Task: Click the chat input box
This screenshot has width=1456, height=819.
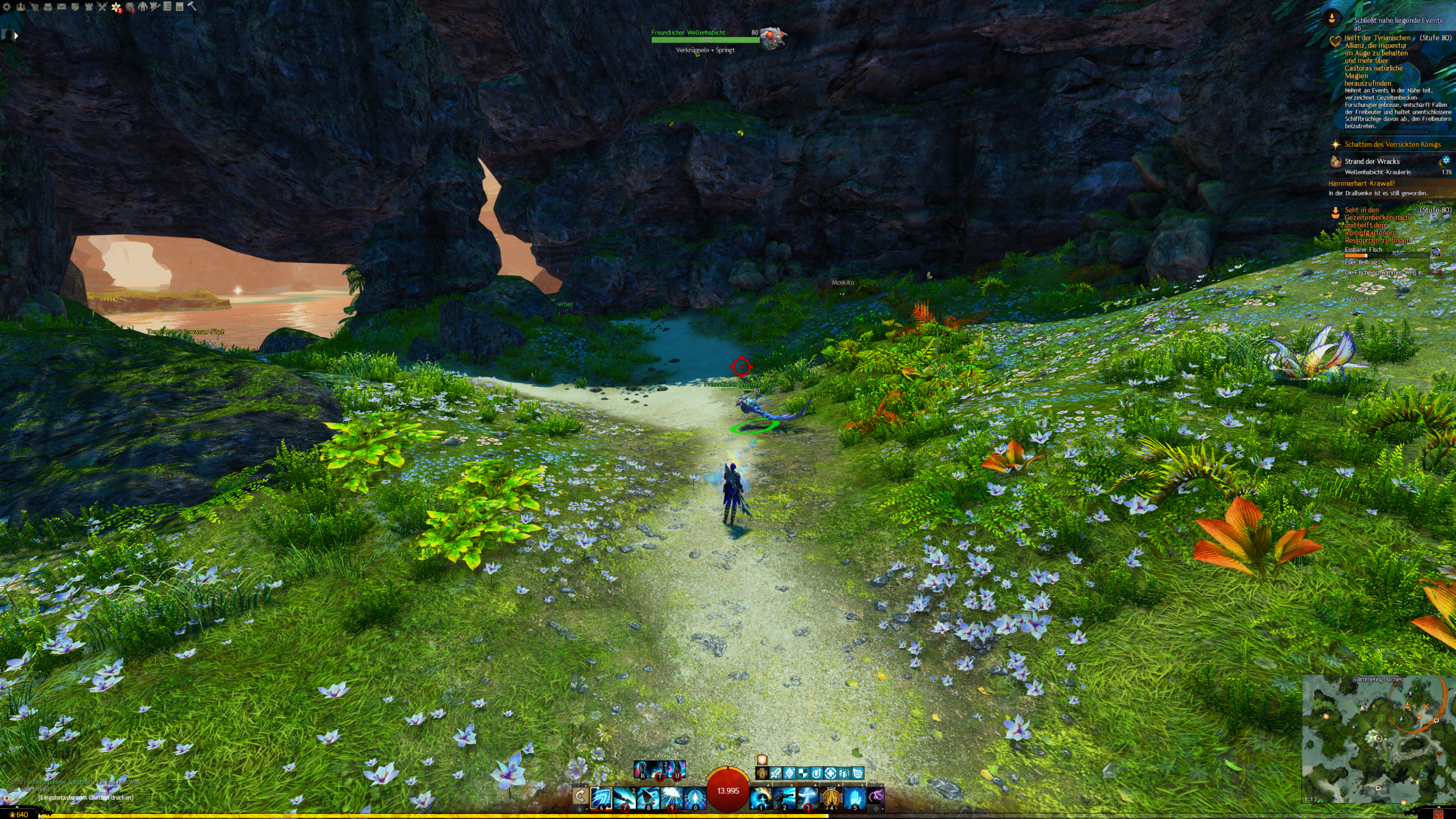Action: click(x=85, y=797)
